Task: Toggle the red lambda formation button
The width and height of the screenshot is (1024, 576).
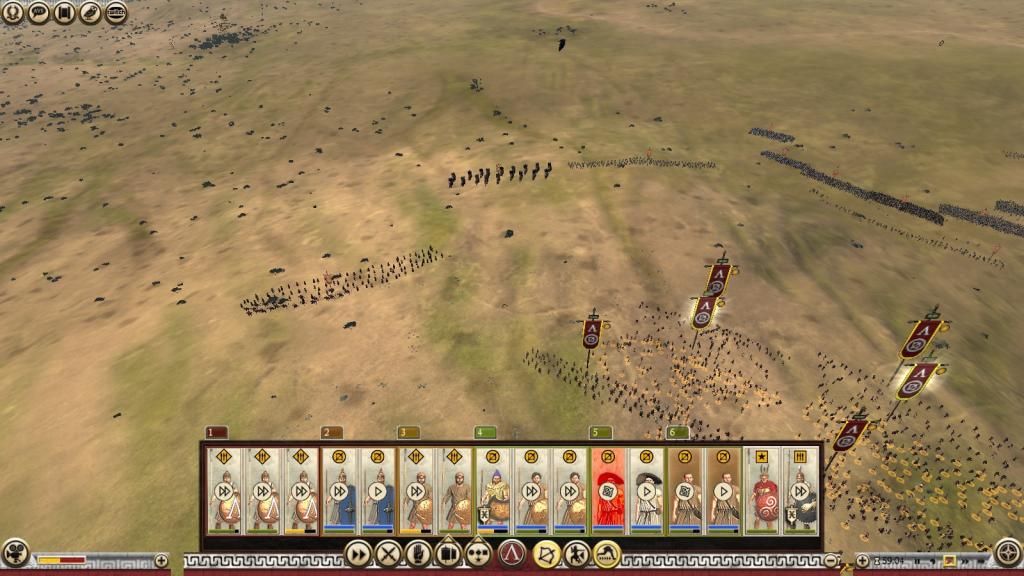Action: (512, 552)
